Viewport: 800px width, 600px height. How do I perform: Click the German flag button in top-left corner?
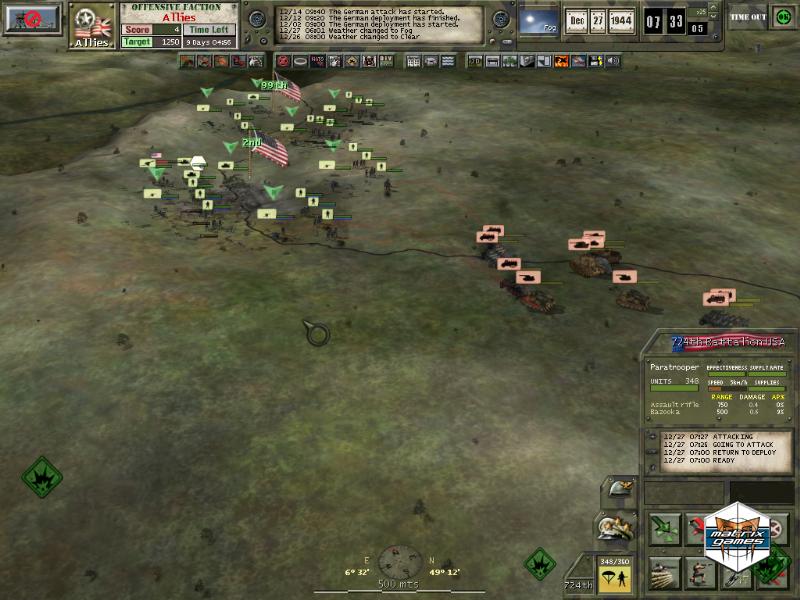32,20
